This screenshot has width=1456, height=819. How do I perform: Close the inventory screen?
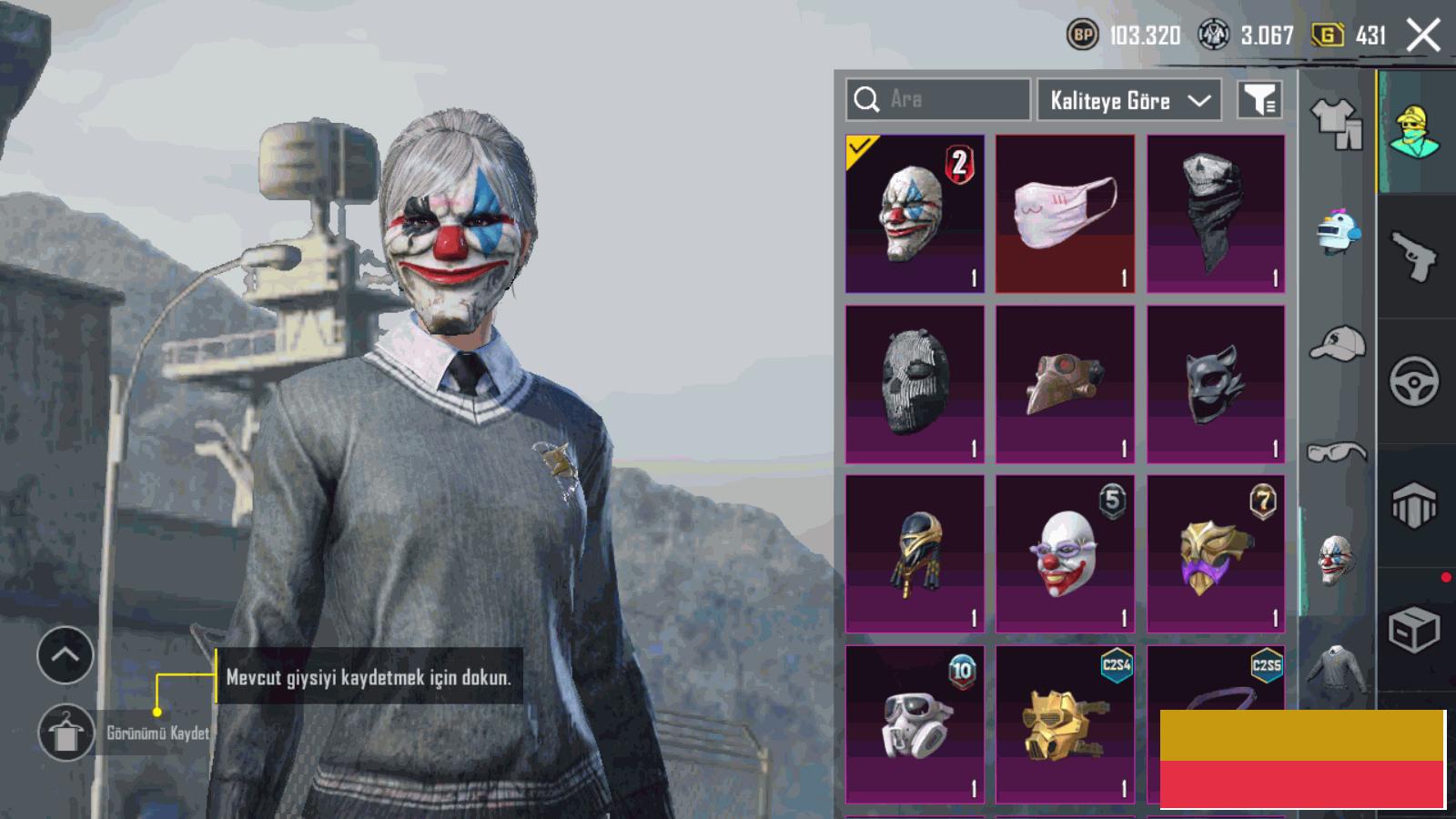click(x=1423, y=36)
